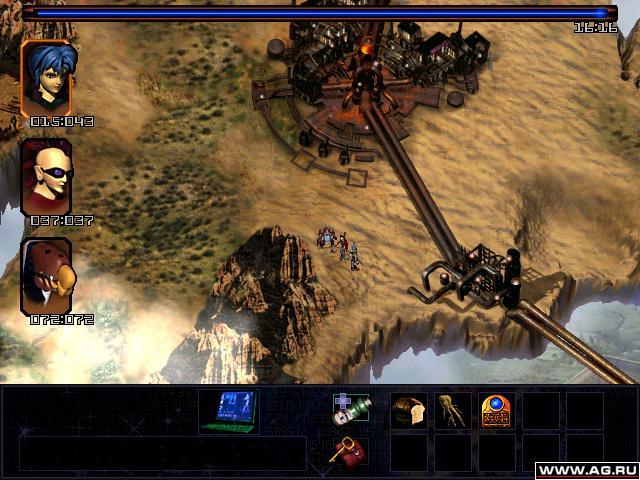Select the blue-haired character portrait

click(46, 78)
